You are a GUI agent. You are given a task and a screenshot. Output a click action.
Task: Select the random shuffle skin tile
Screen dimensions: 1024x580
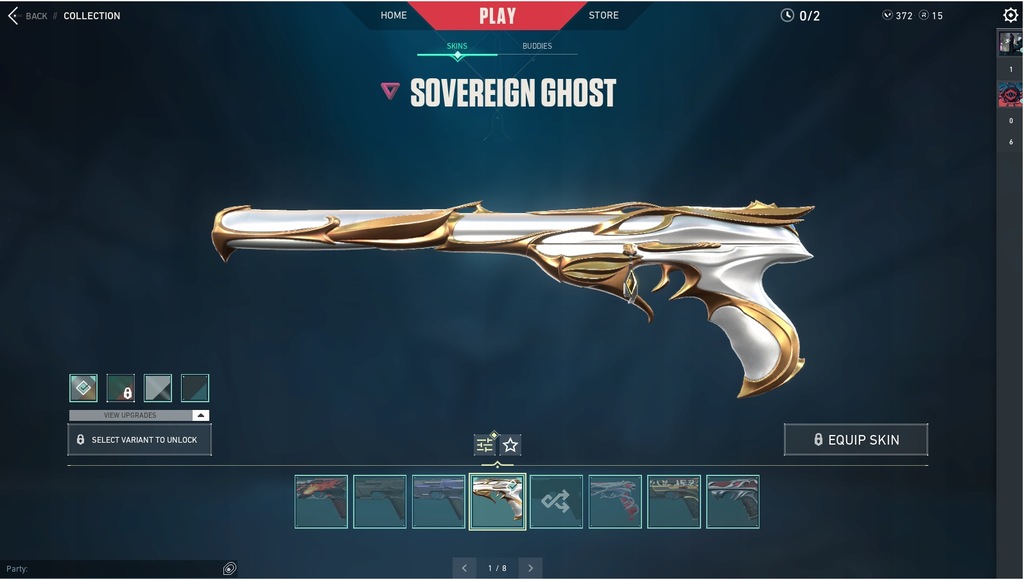pyautogui.click(x=556, y=502)
